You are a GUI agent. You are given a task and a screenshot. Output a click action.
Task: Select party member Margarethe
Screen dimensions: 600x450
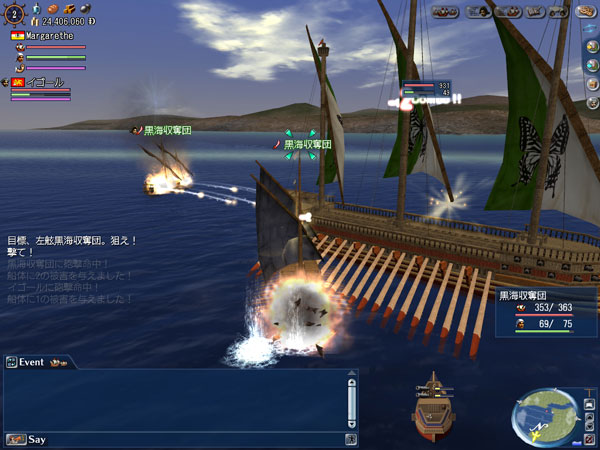pyautogui.click(x=47, y=35)
